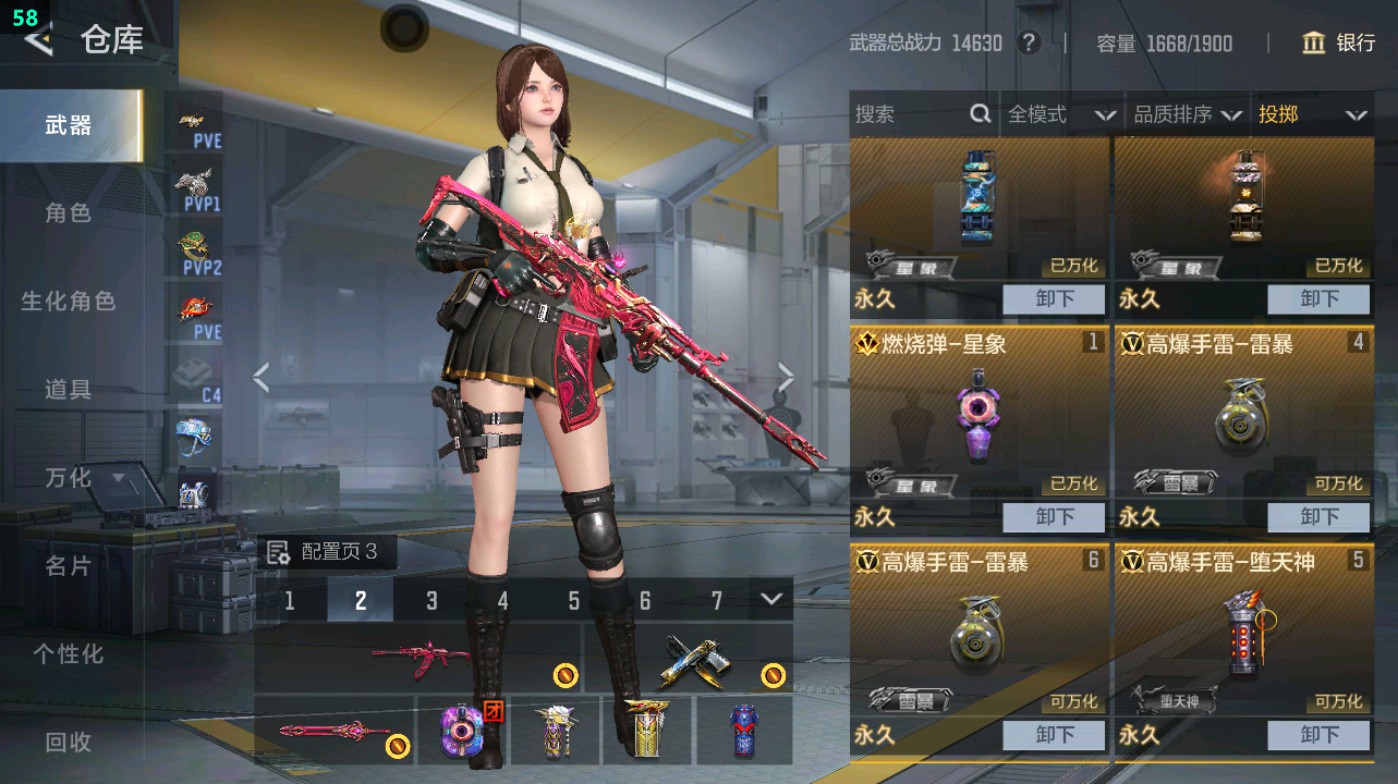Rotate to next character with right arrow
The image size is (1398, 784).
point(786,379)
